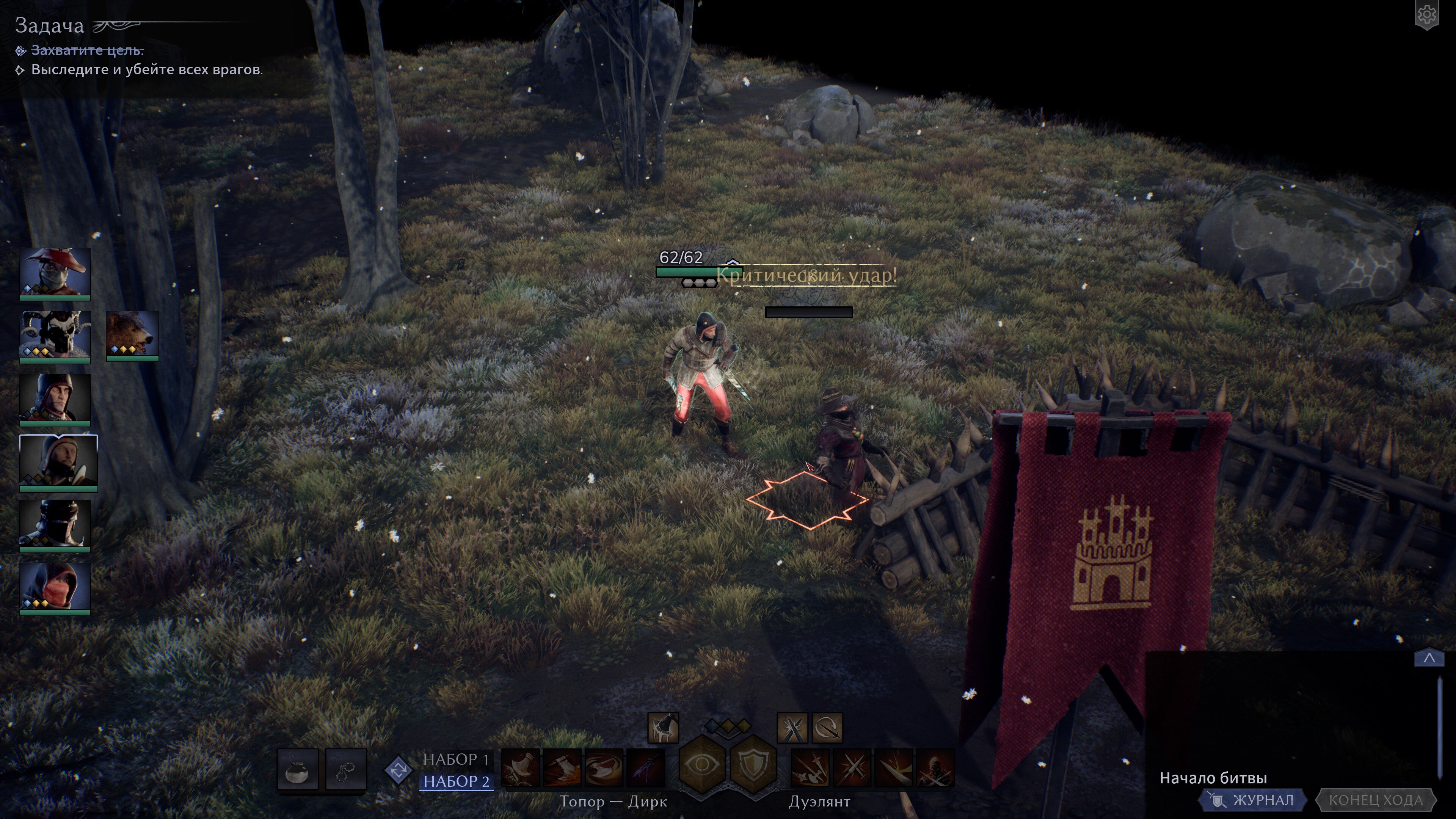This screenshot has height=819, width=1456.
Task: Select weapon set Набор 2
Action: click(x=456, y=781)
